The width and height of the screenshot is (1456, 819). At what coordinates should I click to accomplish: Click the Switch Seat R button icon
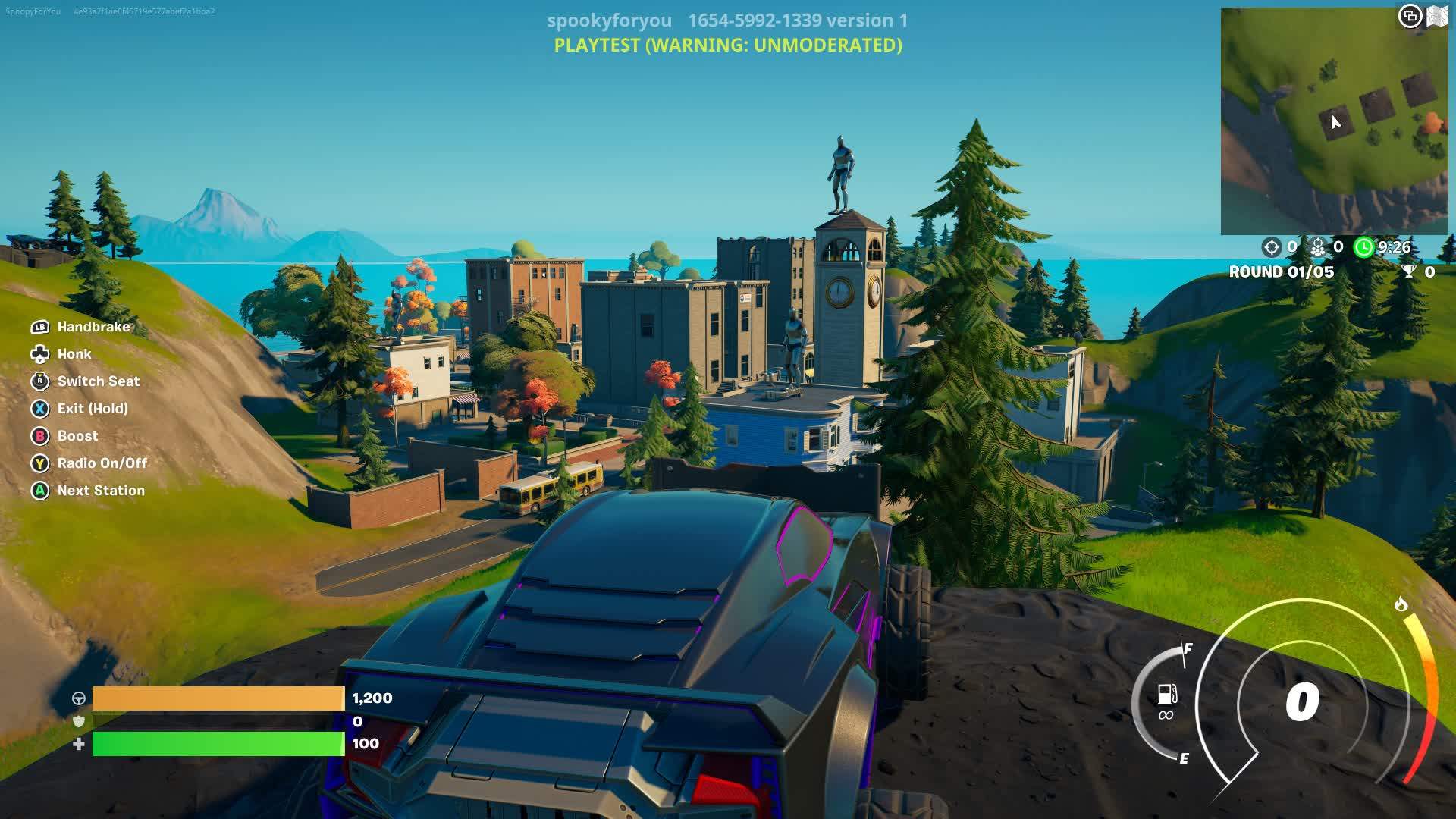pos(39,381)
